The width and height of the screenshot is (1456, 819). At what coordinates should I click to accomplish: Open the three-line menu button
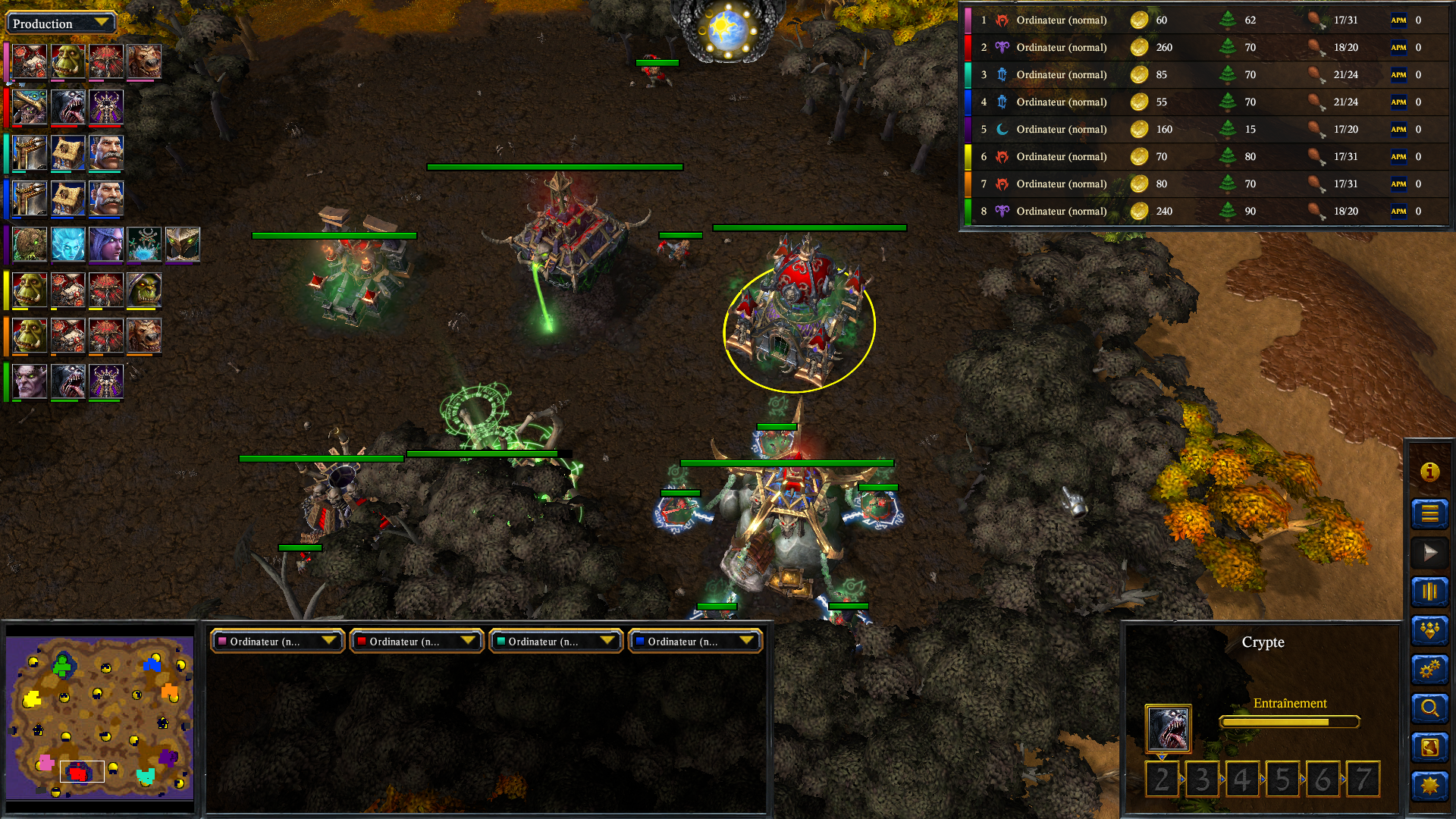(1429, 513)
